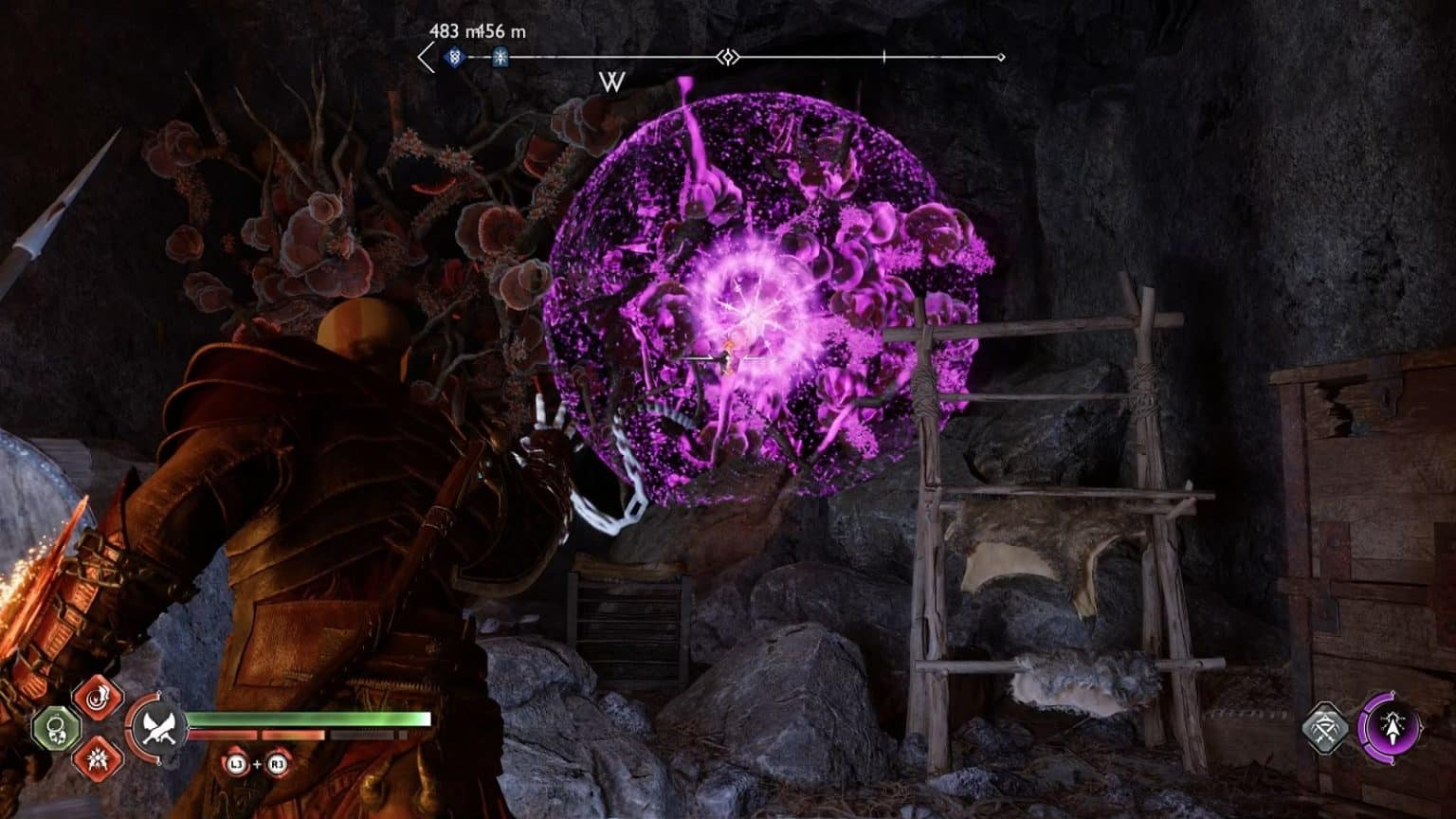Trigger the red burst runic attack icon
The height and width of the screenshot is (819, 1456).
[98, 756]
